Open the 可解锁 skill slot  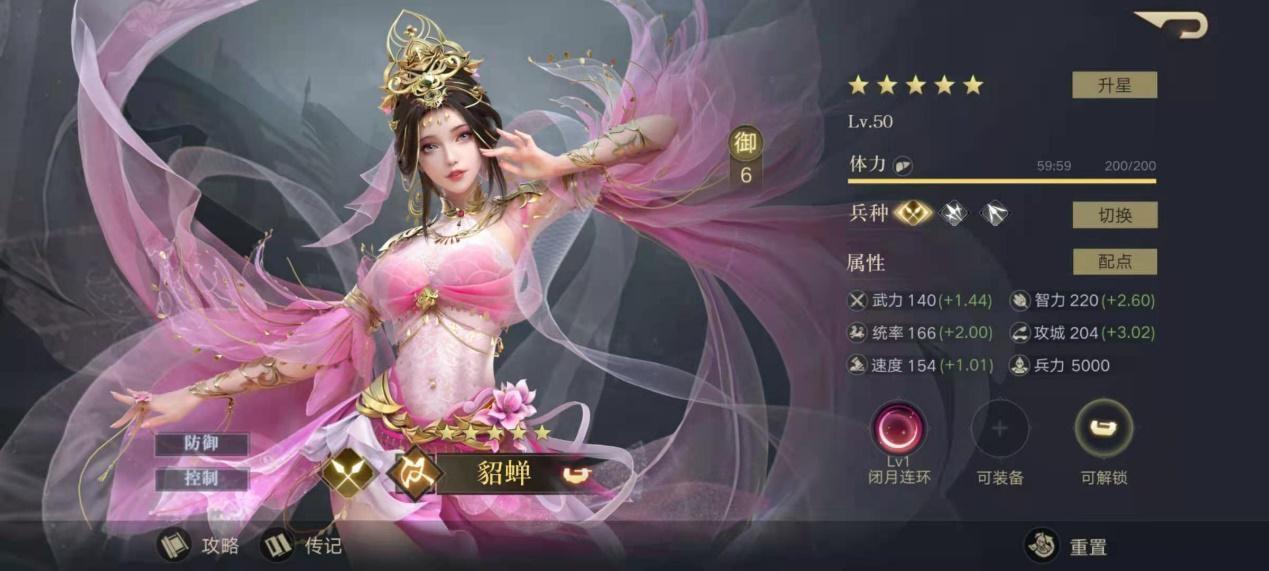point(1103,428)
